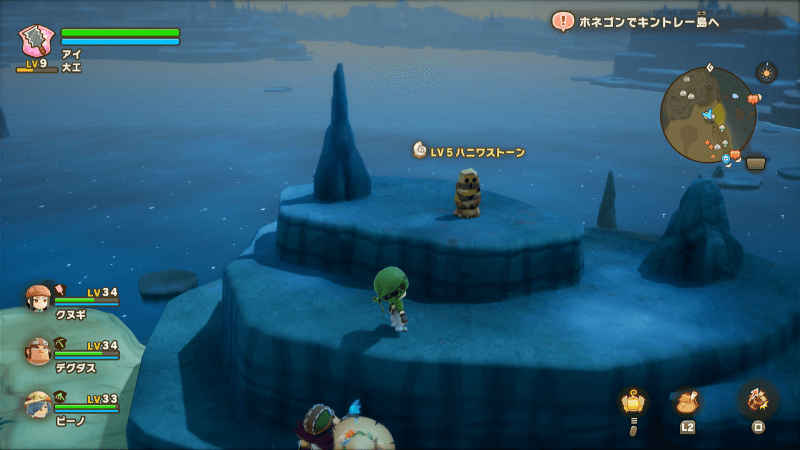Image resolution: width=800 pixels, height=450 pixels.
Task: Activate the arrow quiver skill icon
Action: coord(757,400)
